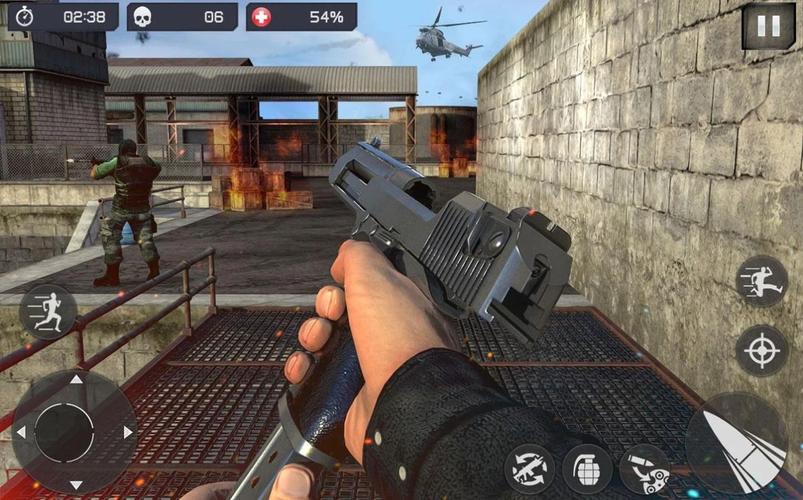Tap the center of the movement joystick
This screenshot has height=500, width=803.
click(65, 432)
